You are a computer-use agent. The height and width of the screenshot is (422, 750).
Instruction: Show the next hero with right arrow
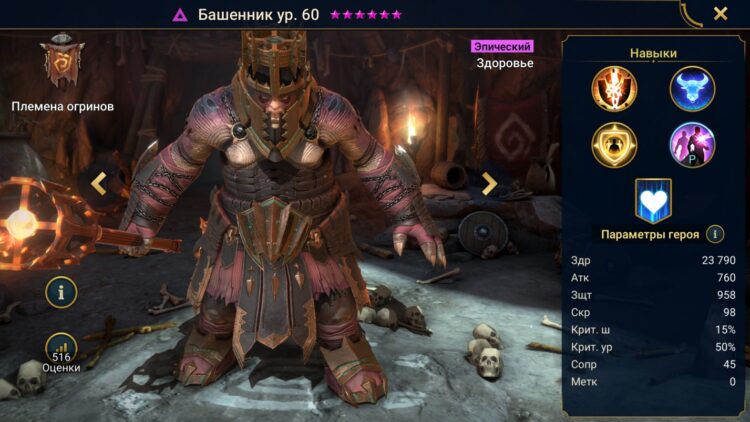tap(489, 183)
